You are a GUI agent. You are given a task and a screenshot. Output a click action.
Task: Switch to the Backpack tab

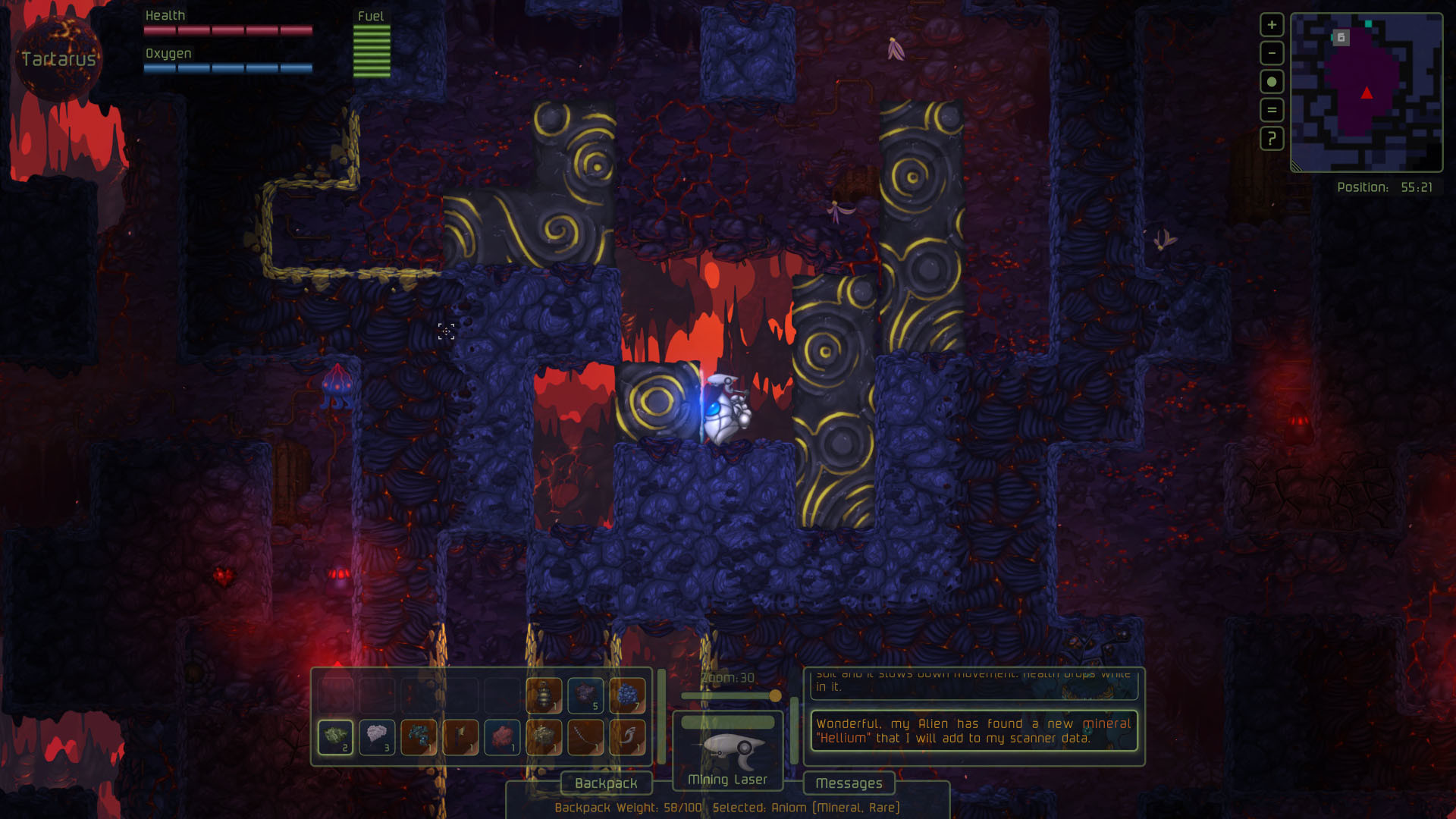pos(605,783)
